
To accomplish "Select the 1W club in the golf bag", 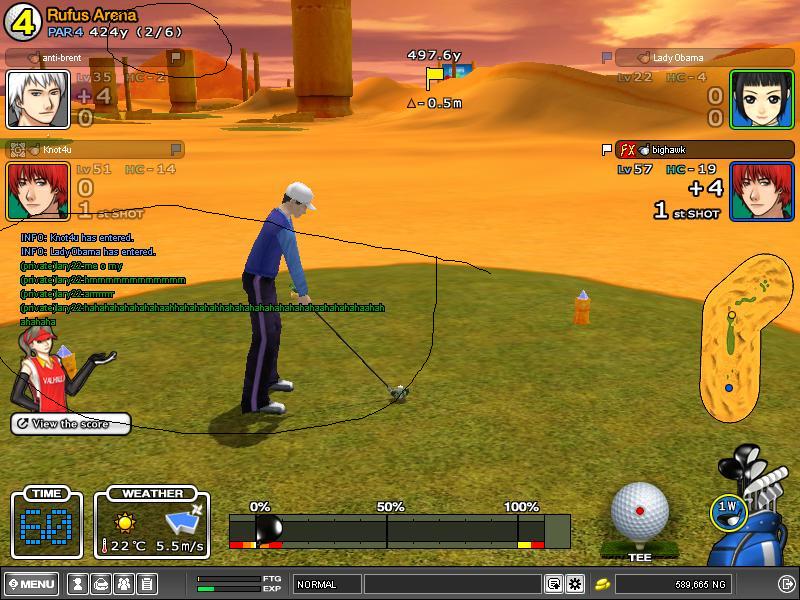I will point(729,509).
